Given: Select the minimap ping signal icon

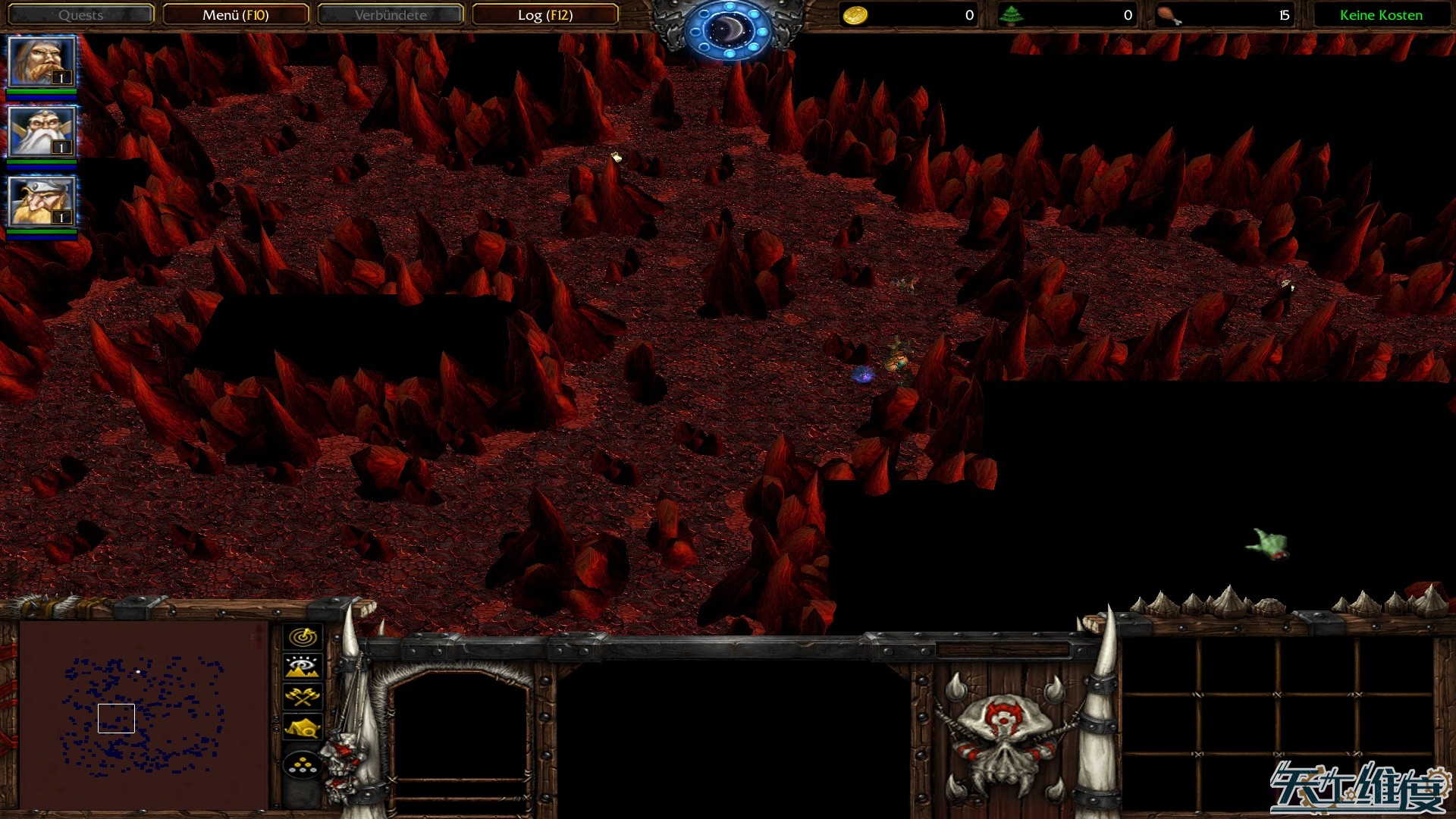Looking at the screenshot, I should point(303,638).
